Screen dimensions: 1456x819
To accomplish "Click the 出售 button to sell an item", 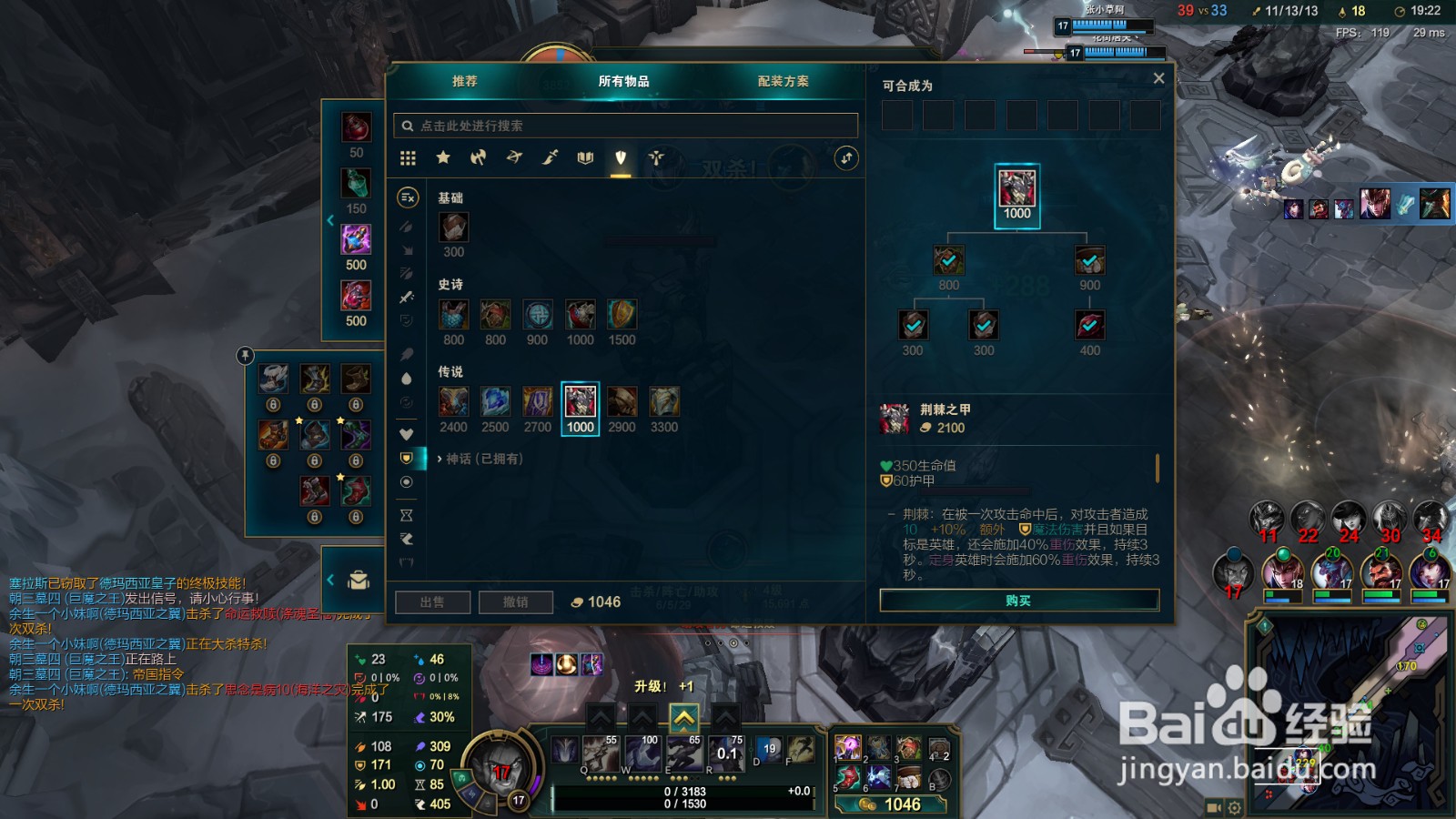I will [433, 602].
